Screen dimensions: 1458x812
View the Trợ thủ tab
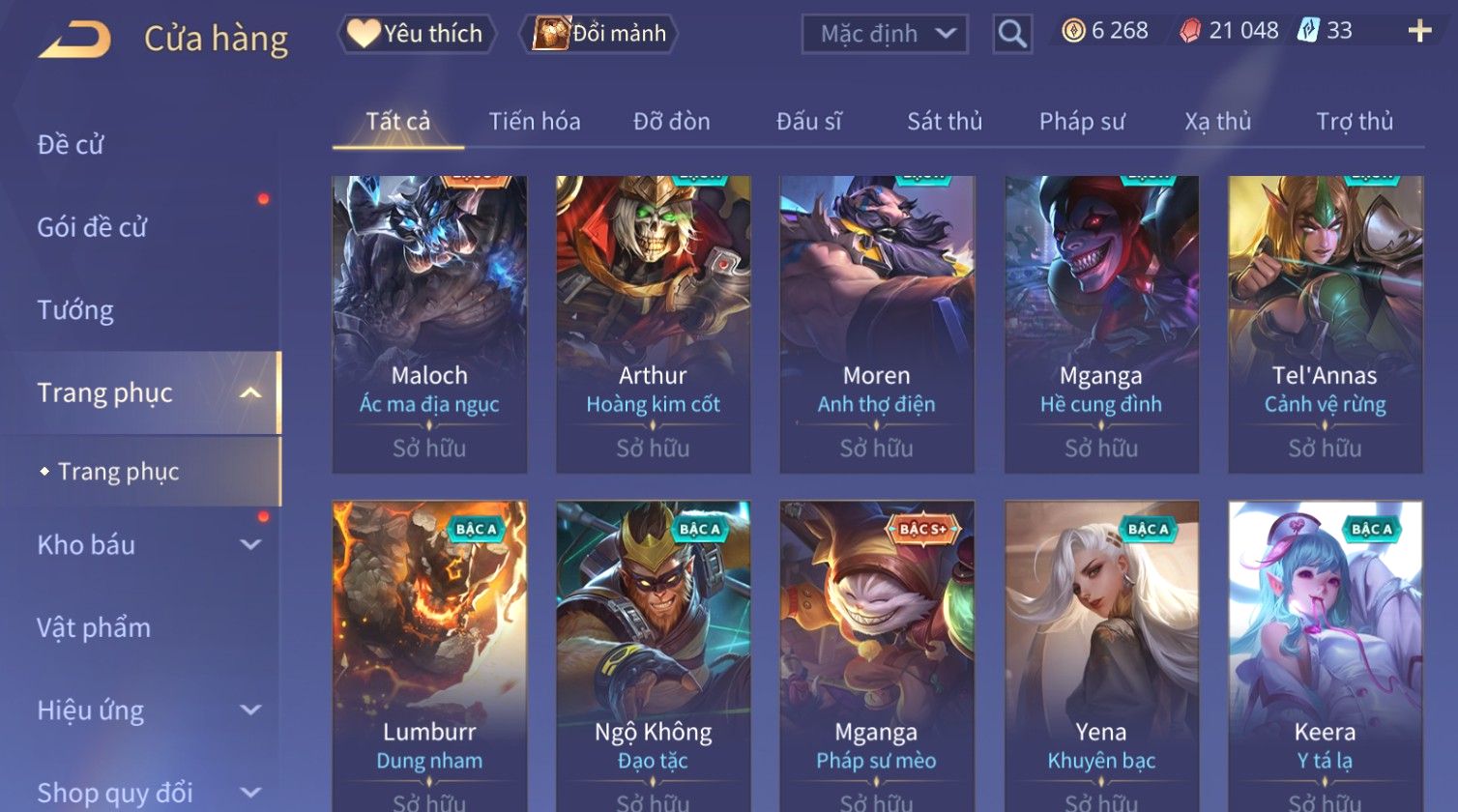tap(1354, 122)
